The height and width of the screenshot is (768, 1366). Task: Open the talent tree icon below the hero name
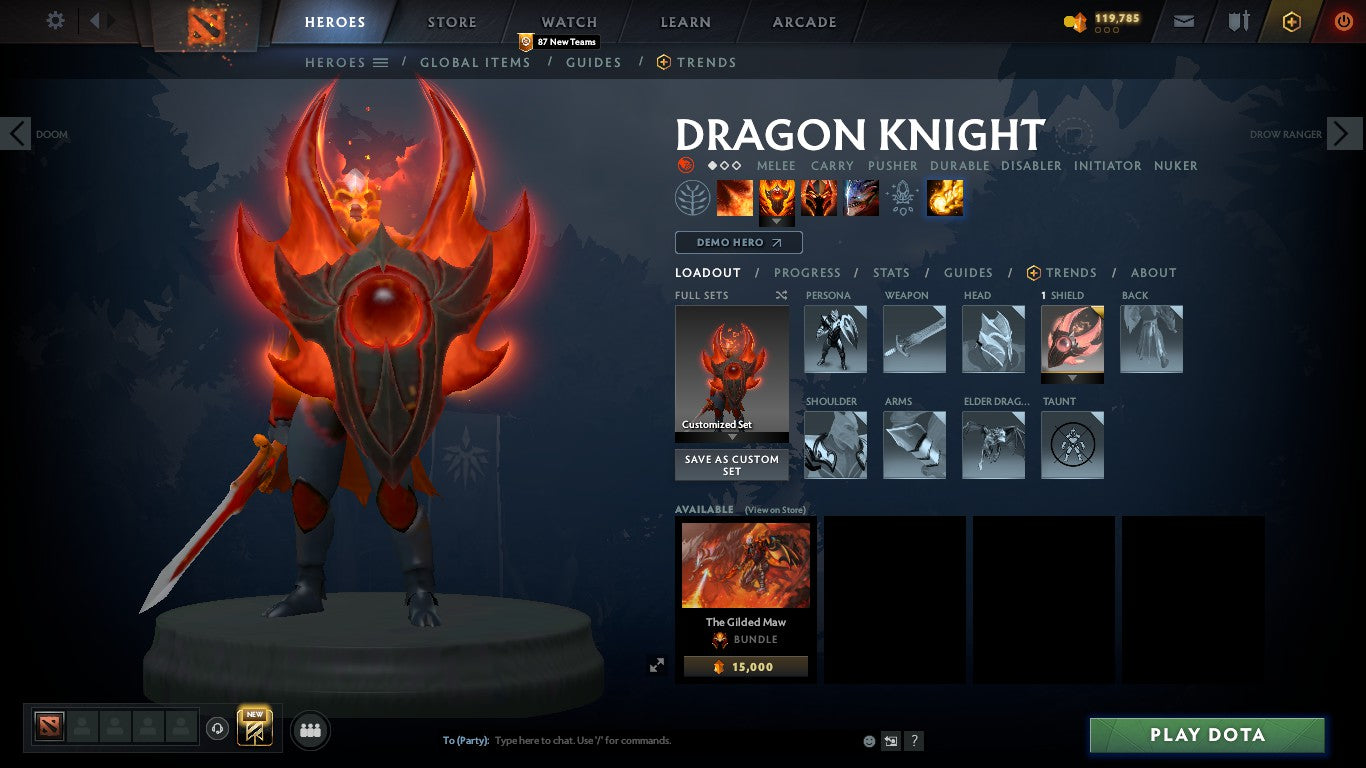point(692,197)
